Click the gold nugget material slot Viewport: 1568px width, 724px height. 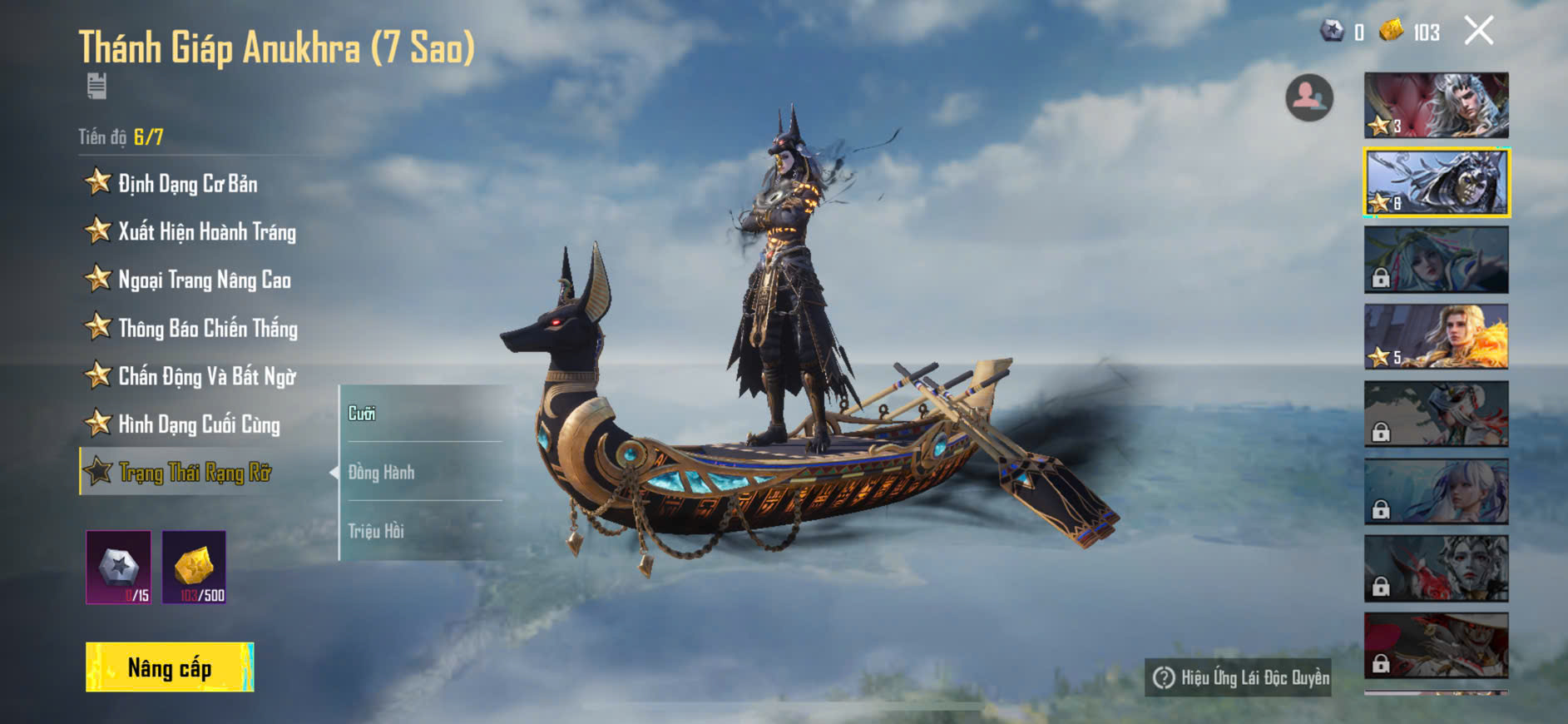click(194, 568)
